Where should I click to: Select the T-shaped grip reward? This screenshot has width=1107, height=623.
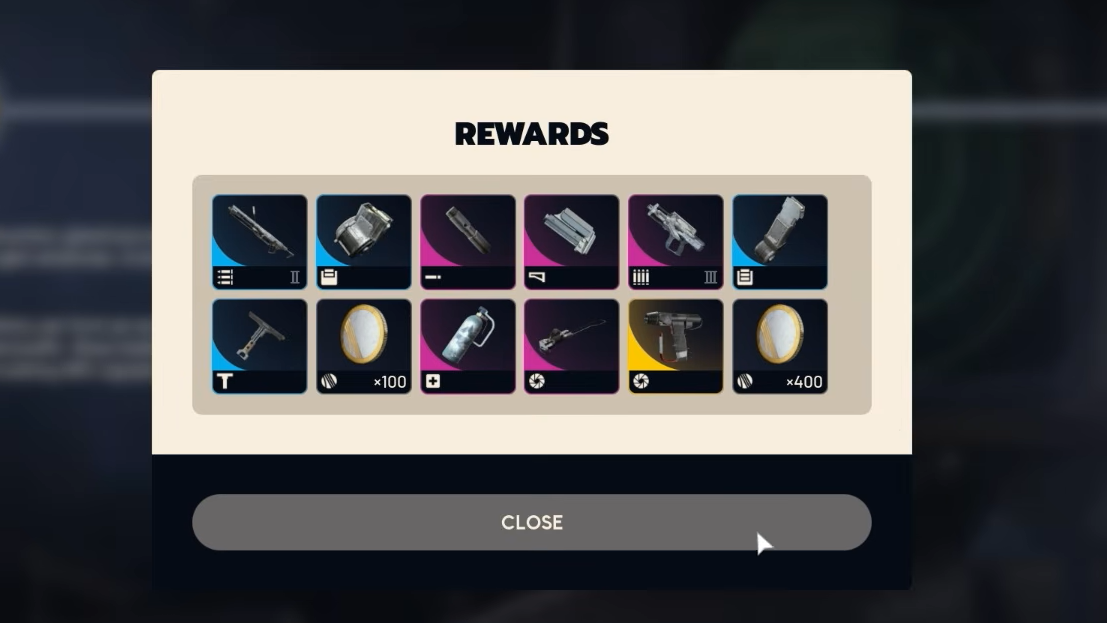(260, 346)
